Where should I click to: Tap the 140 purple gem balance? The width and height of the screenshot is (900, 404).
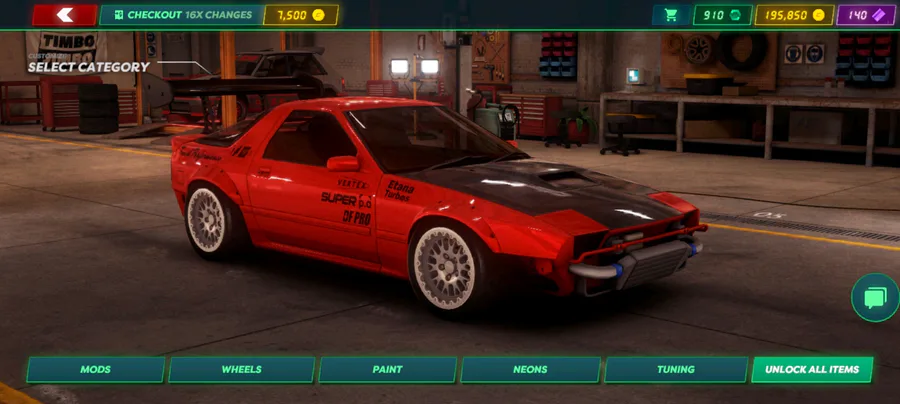tap(866, 15)
